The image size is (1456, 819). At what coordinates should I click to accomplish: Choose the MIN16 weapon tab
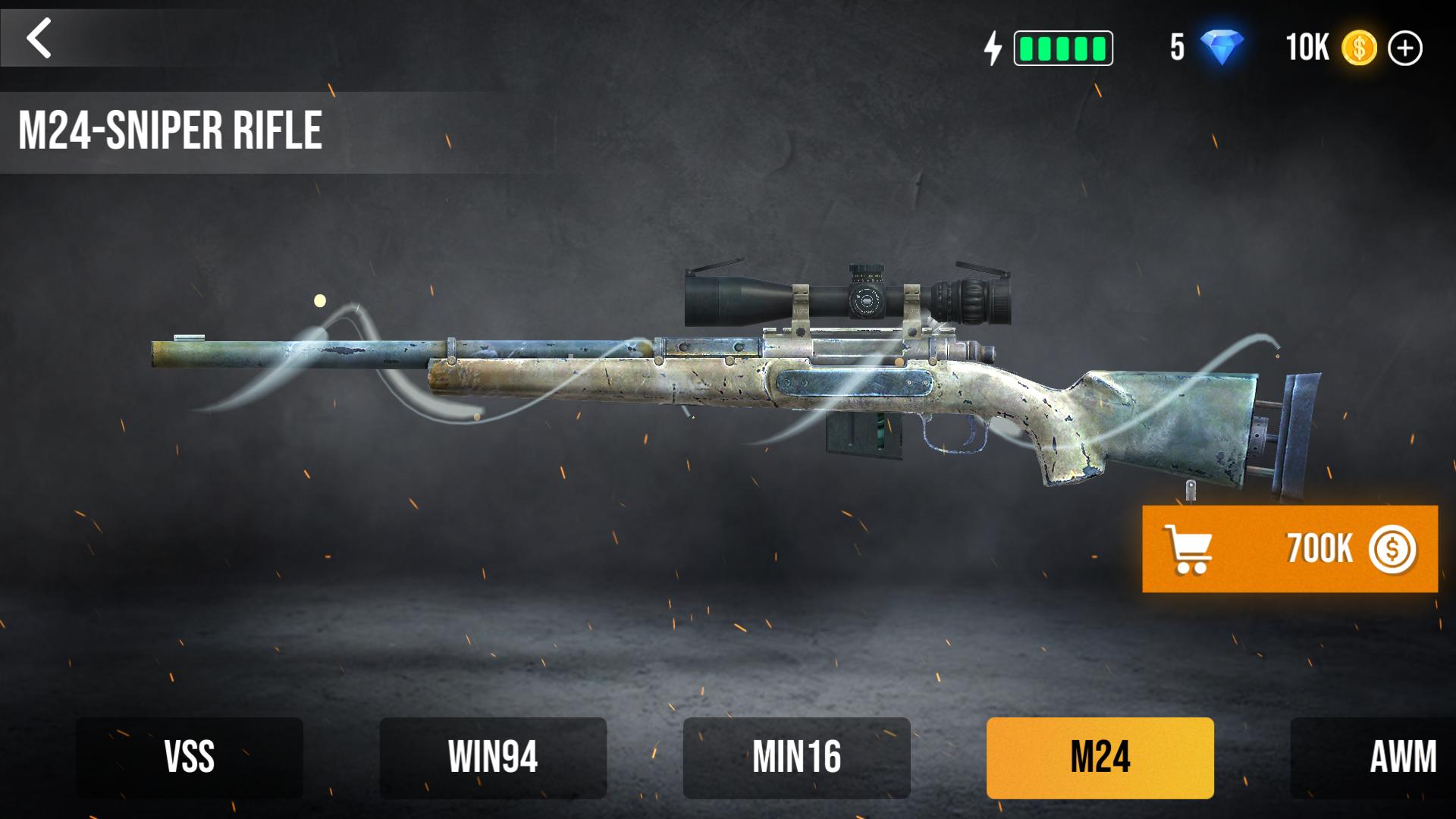click(x=796, y=758)
